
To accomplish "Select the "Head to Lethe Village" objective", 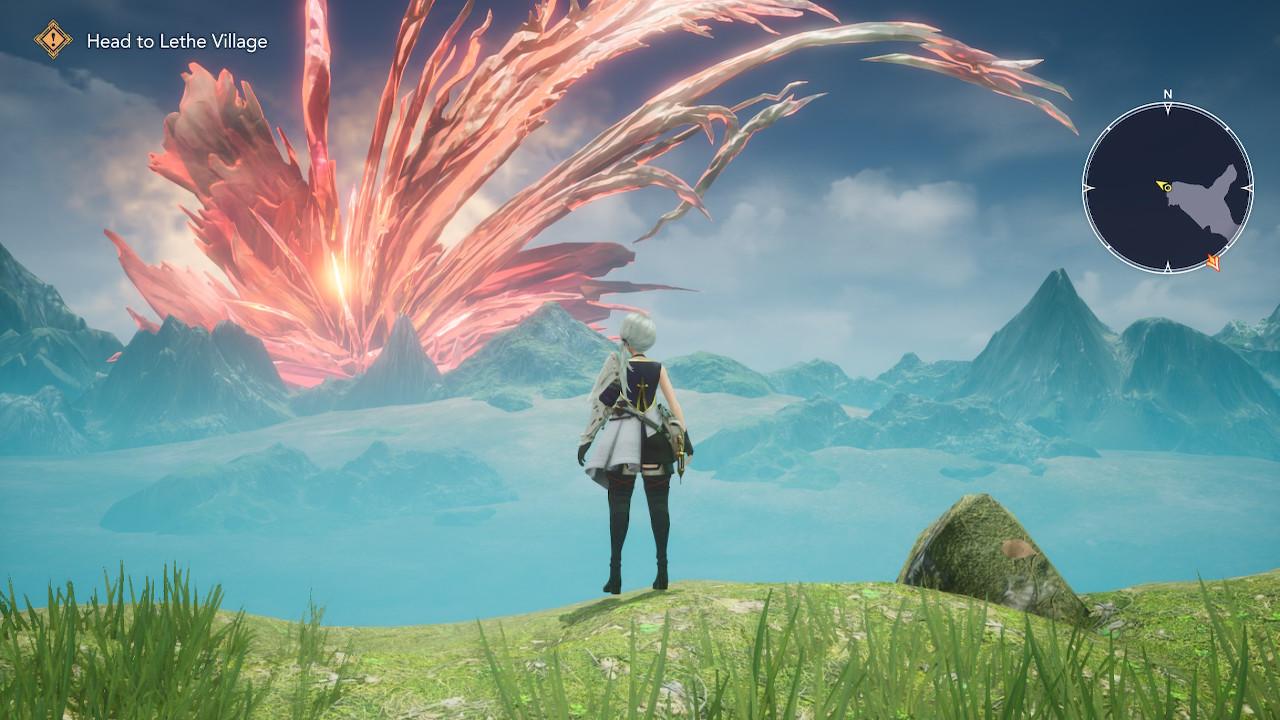I will click(x=177, y=41).
